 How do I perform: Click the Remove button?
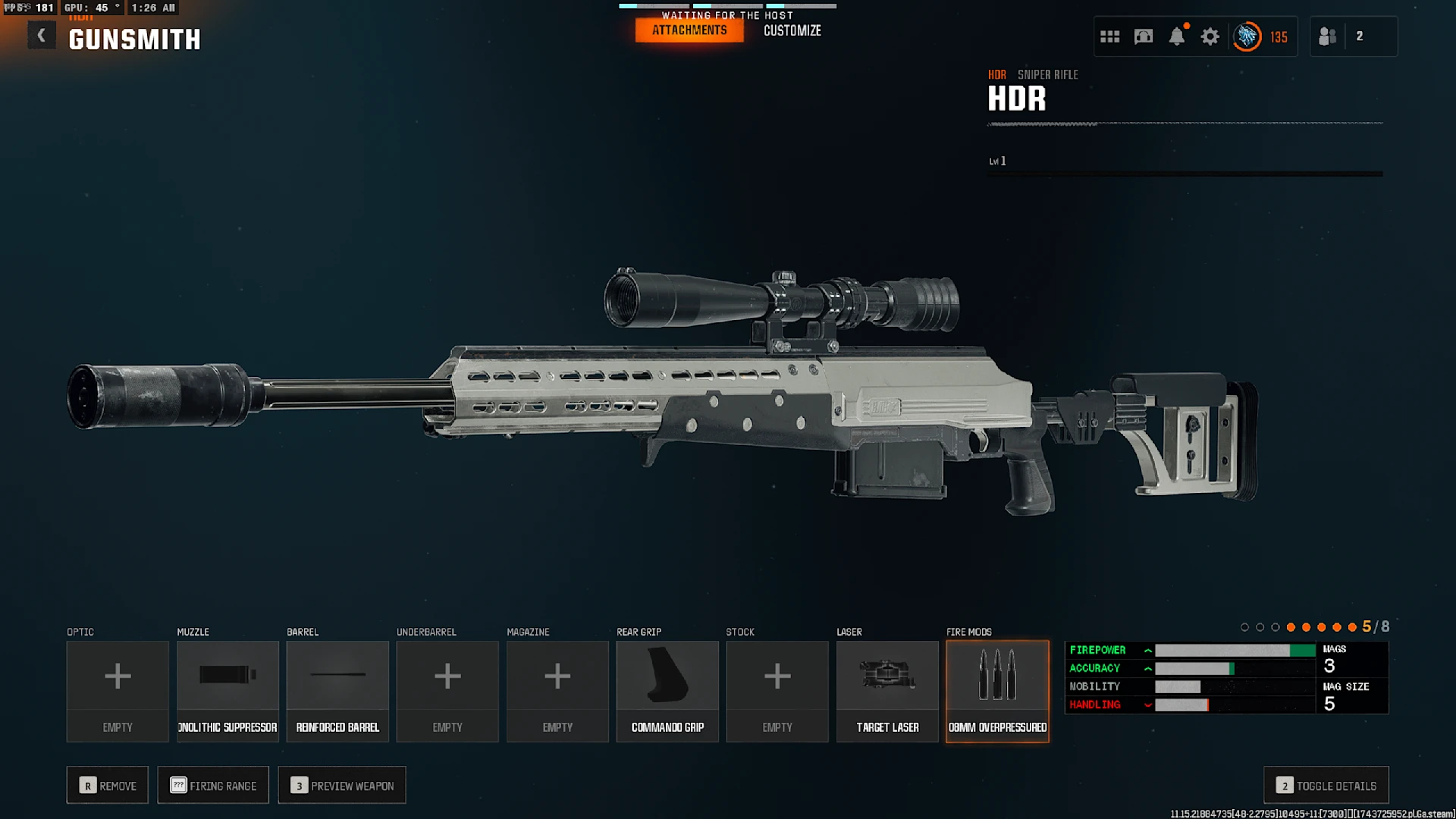point(108,786)
